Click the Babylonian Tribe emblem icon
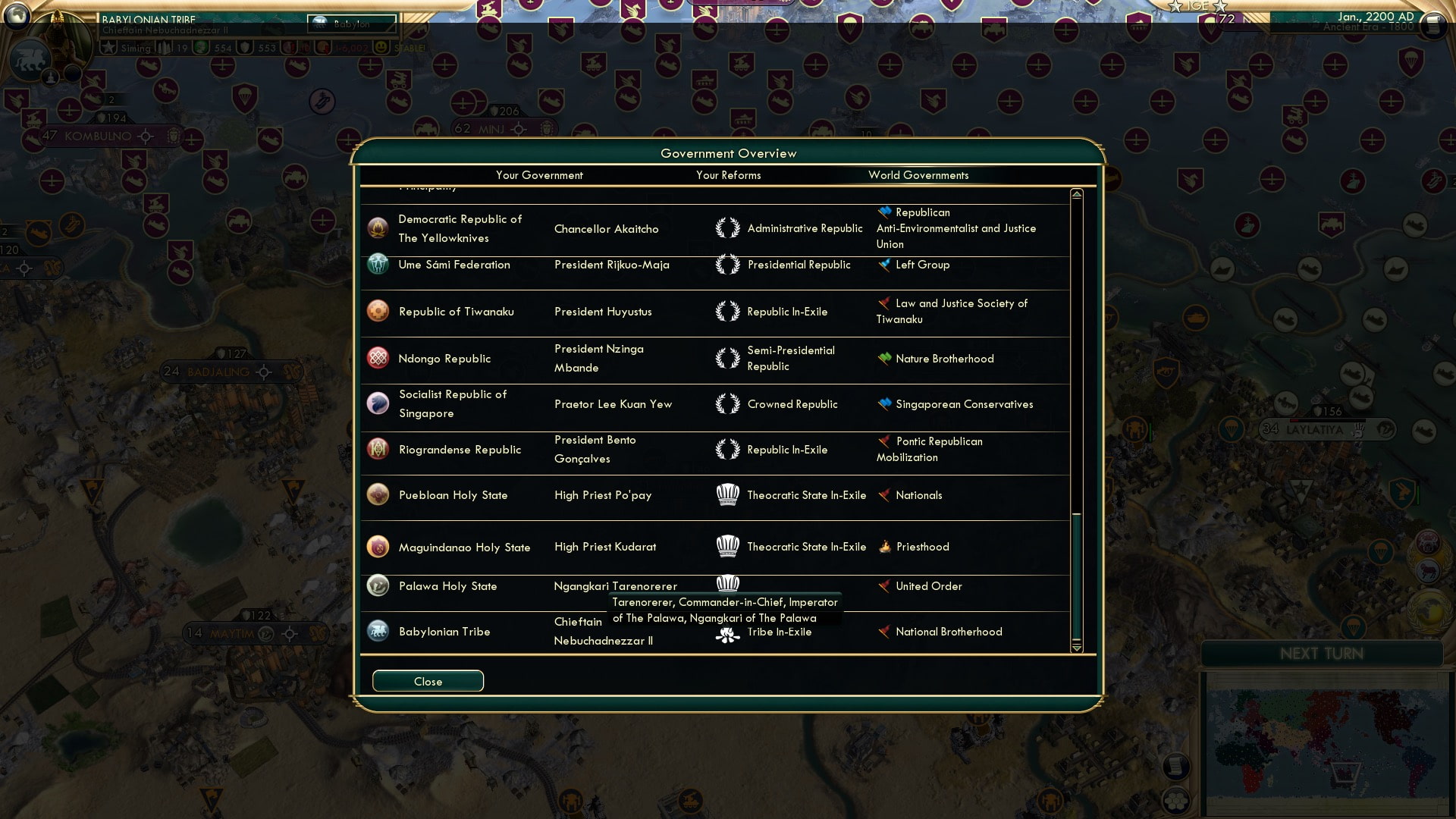The height and width of the screenshot is (819, 1456). 379,631
